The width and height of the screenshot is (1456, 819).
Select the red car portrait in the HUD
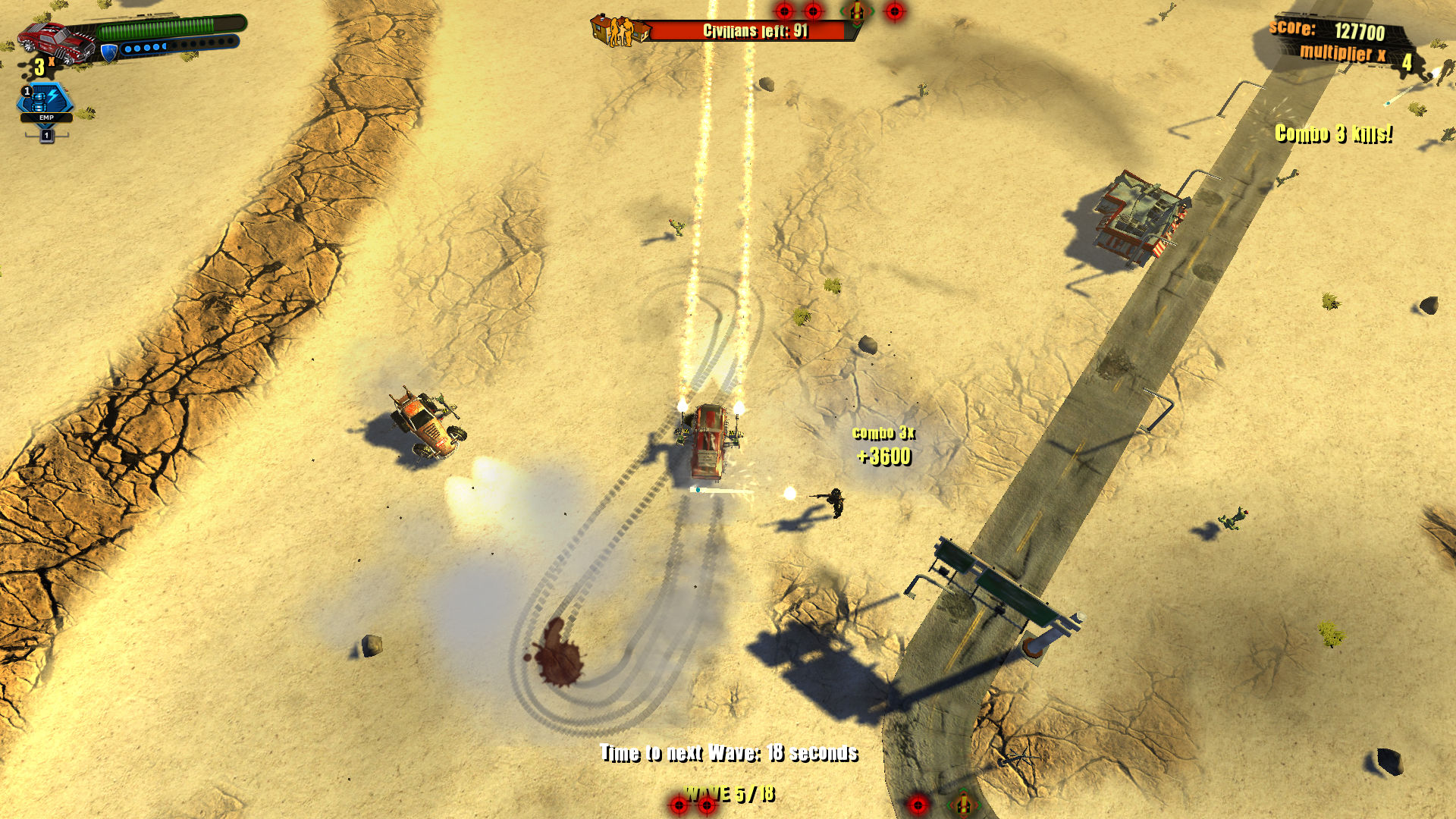tap(55, 39)
